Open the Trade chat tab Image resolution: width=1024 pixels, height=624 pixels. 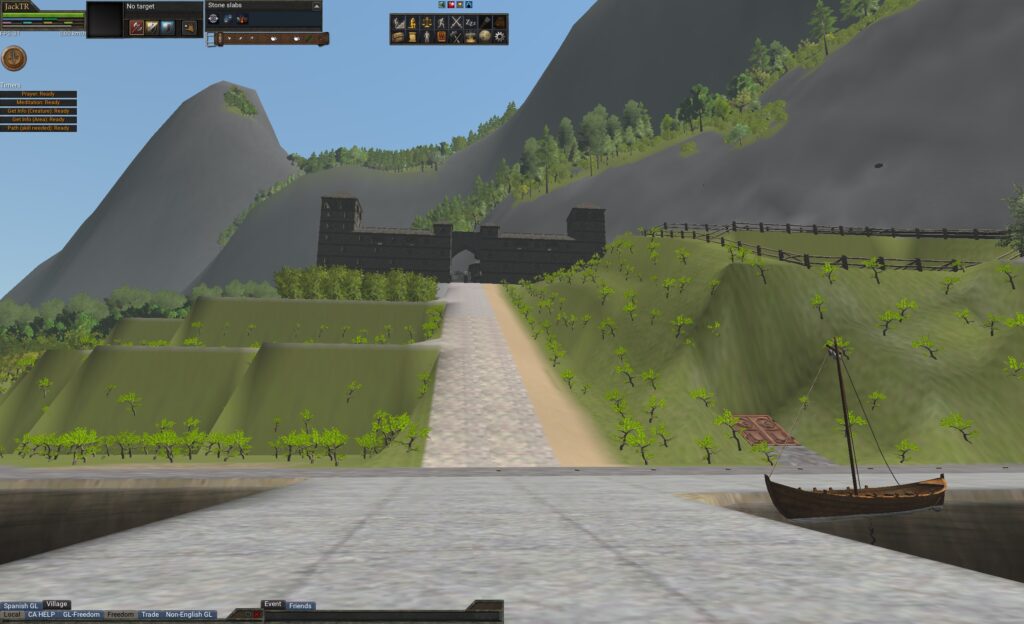tap(150, 615)
